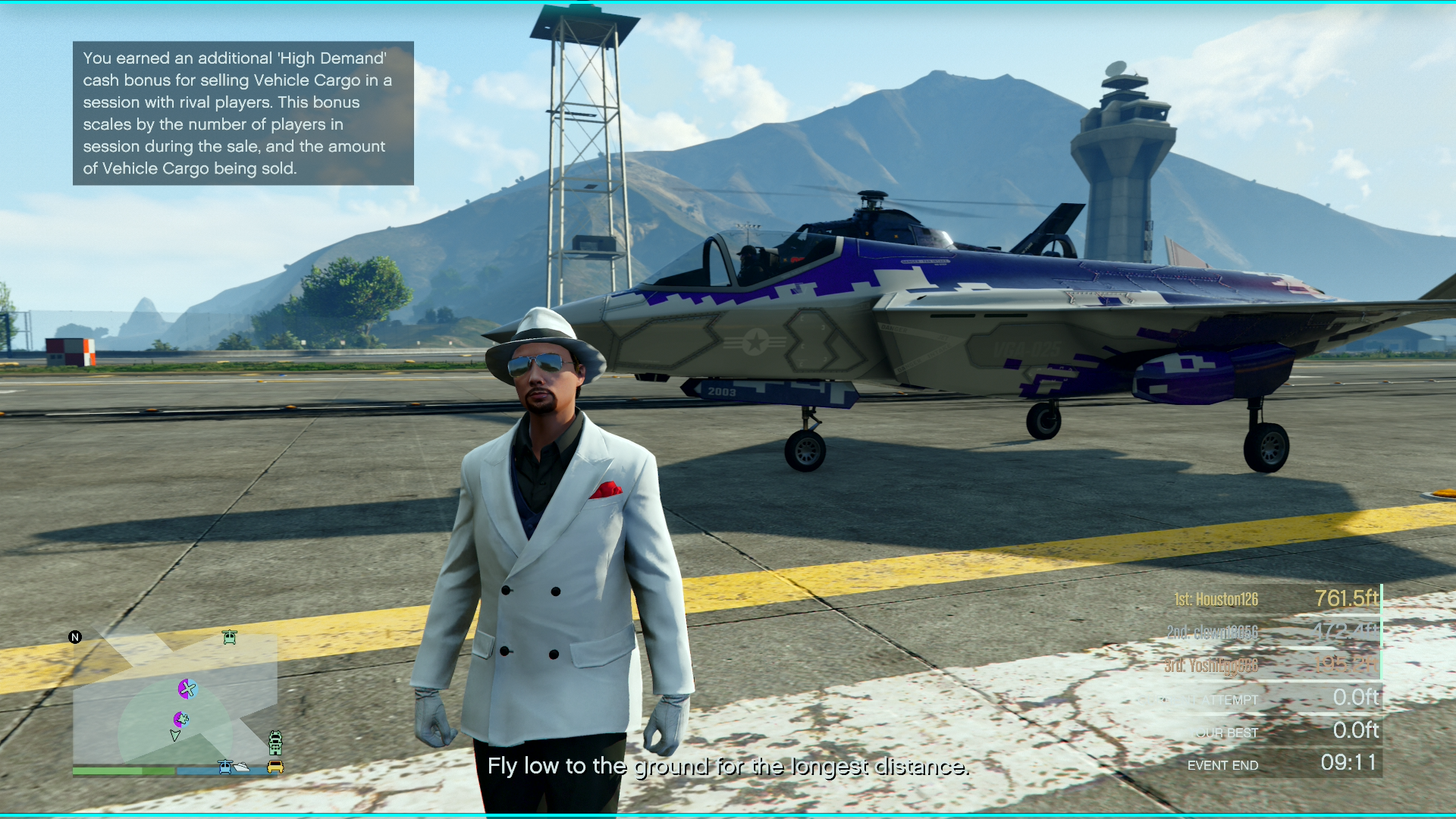This screenshot has height=819, width=1456.
Task: Click the fighter jet blip on the minimap
Action: coord(181,719)
